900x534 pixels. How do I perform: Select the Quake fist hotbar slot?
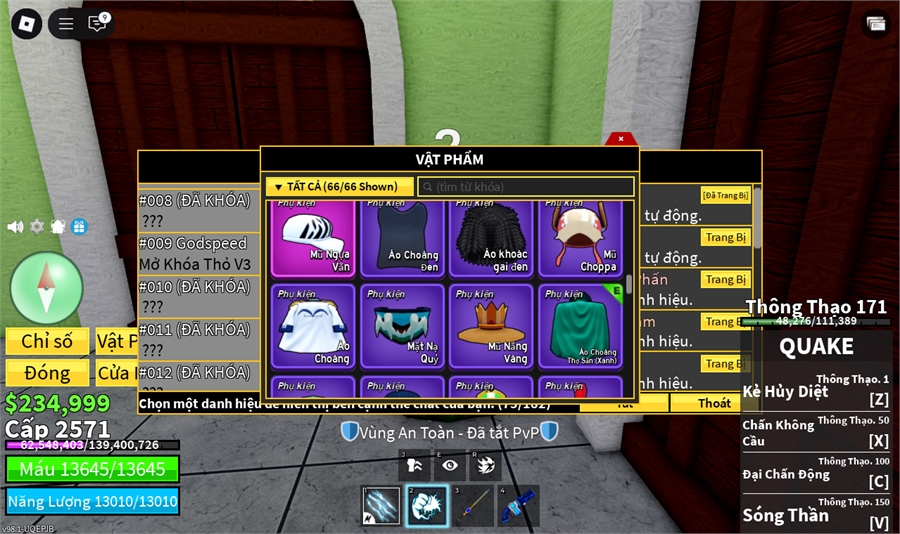point(427,506)
